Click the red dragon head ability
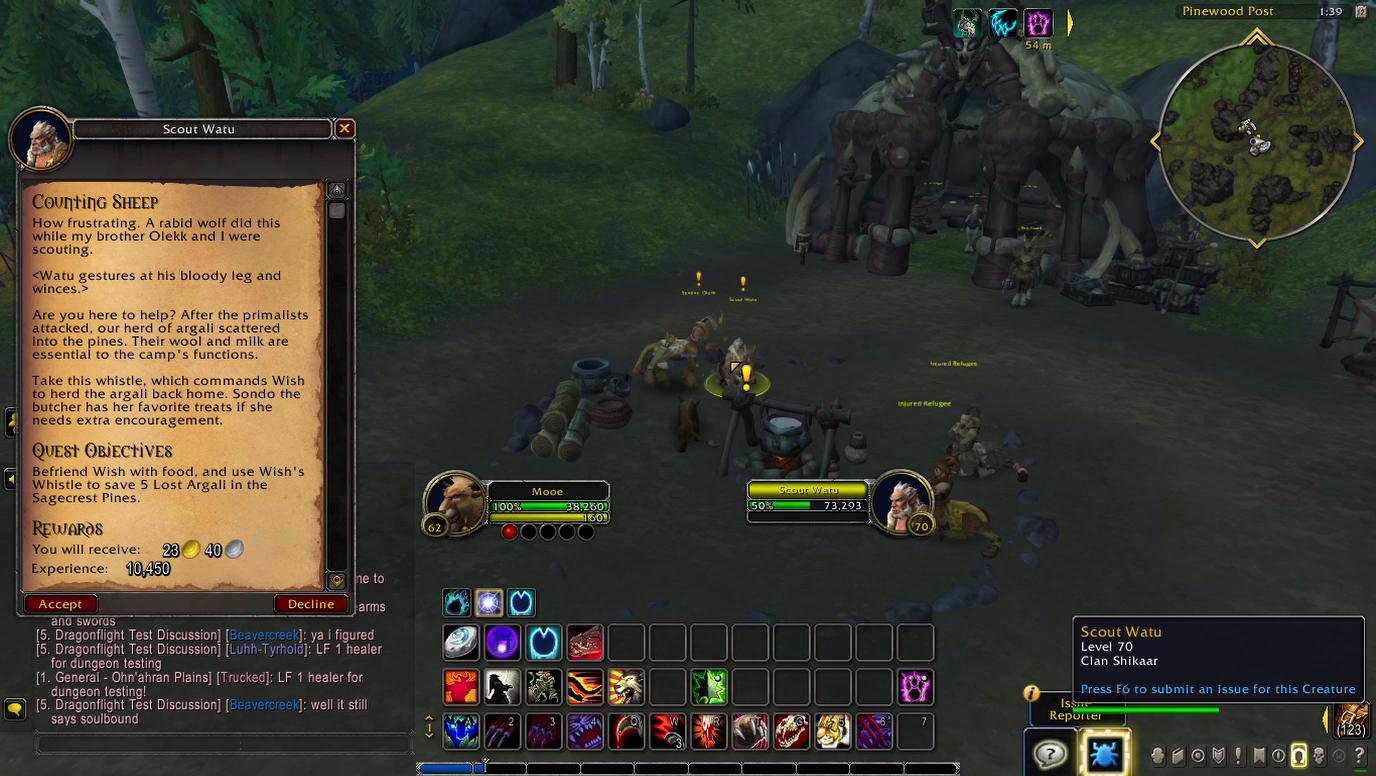 click(x=585, y=643)
